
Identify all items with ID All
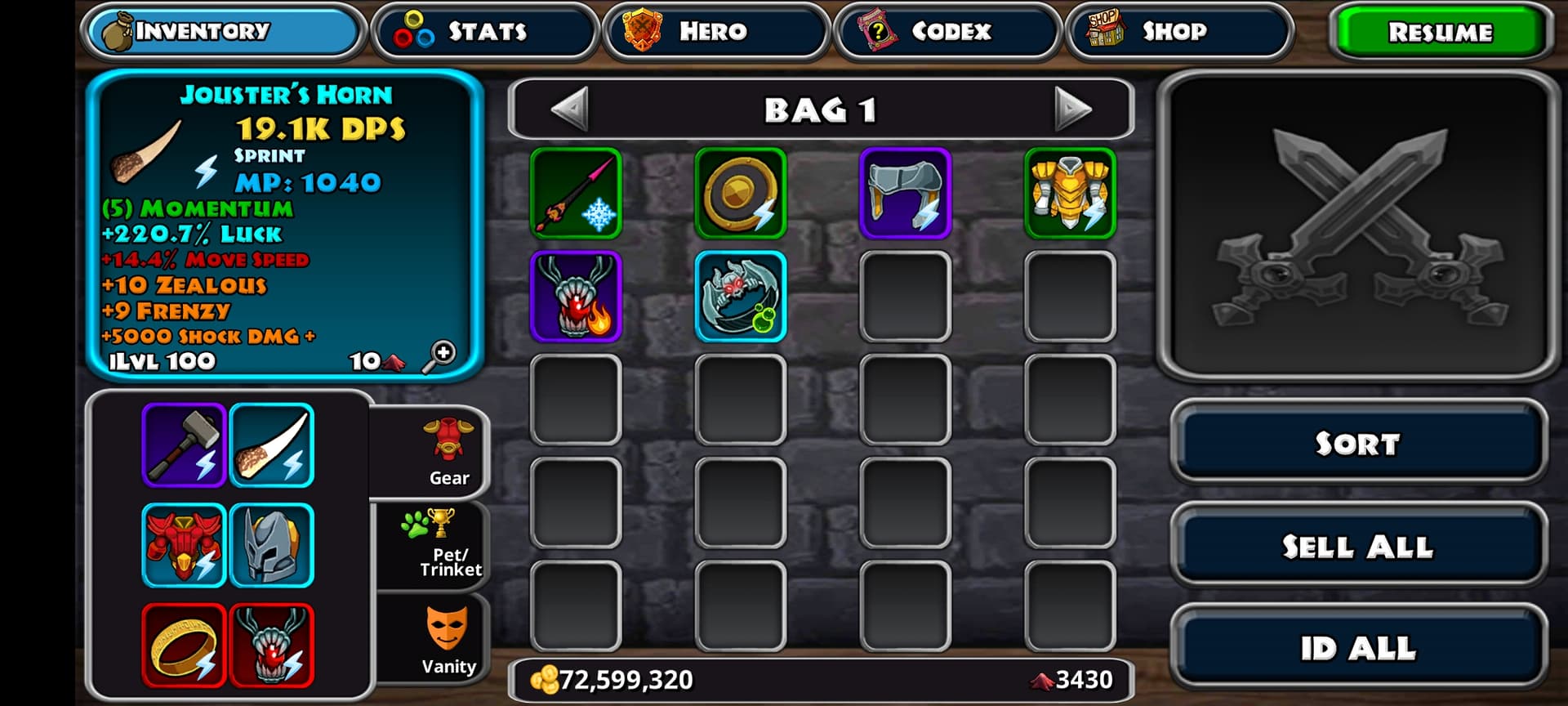pos(1357,648)
